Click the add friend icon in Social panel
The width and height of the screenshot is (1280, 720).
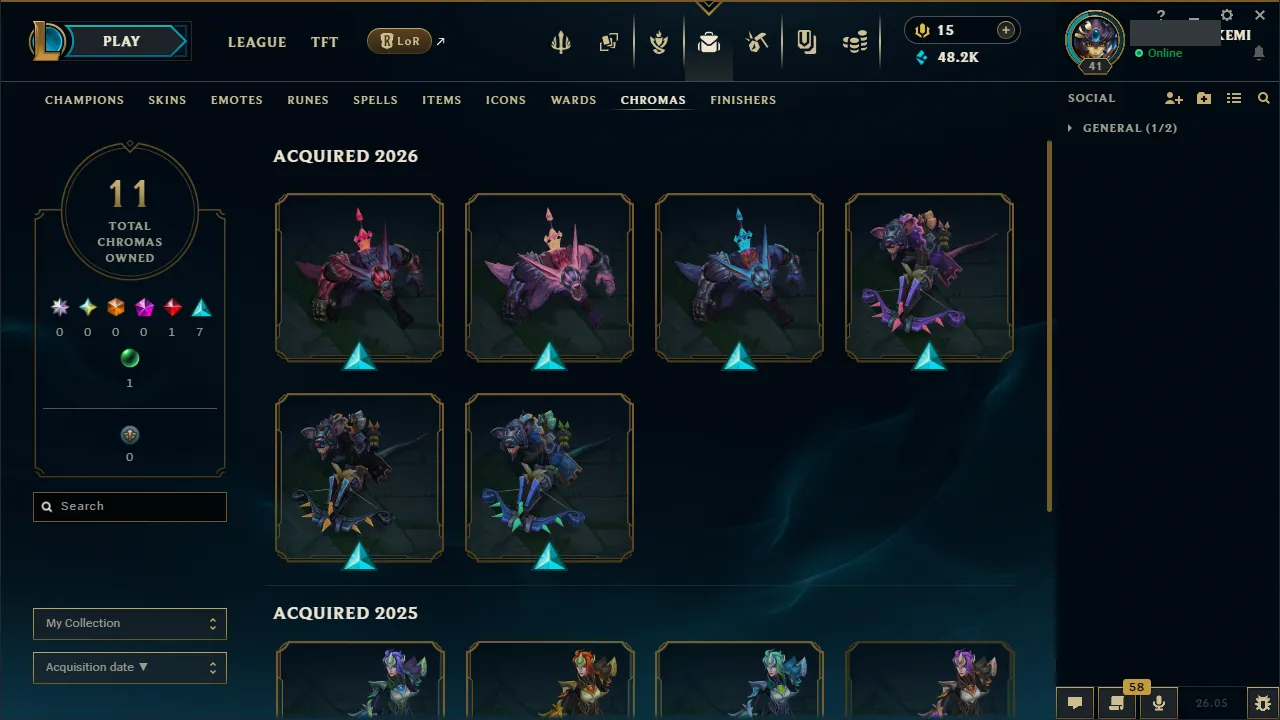(1174, 98)
